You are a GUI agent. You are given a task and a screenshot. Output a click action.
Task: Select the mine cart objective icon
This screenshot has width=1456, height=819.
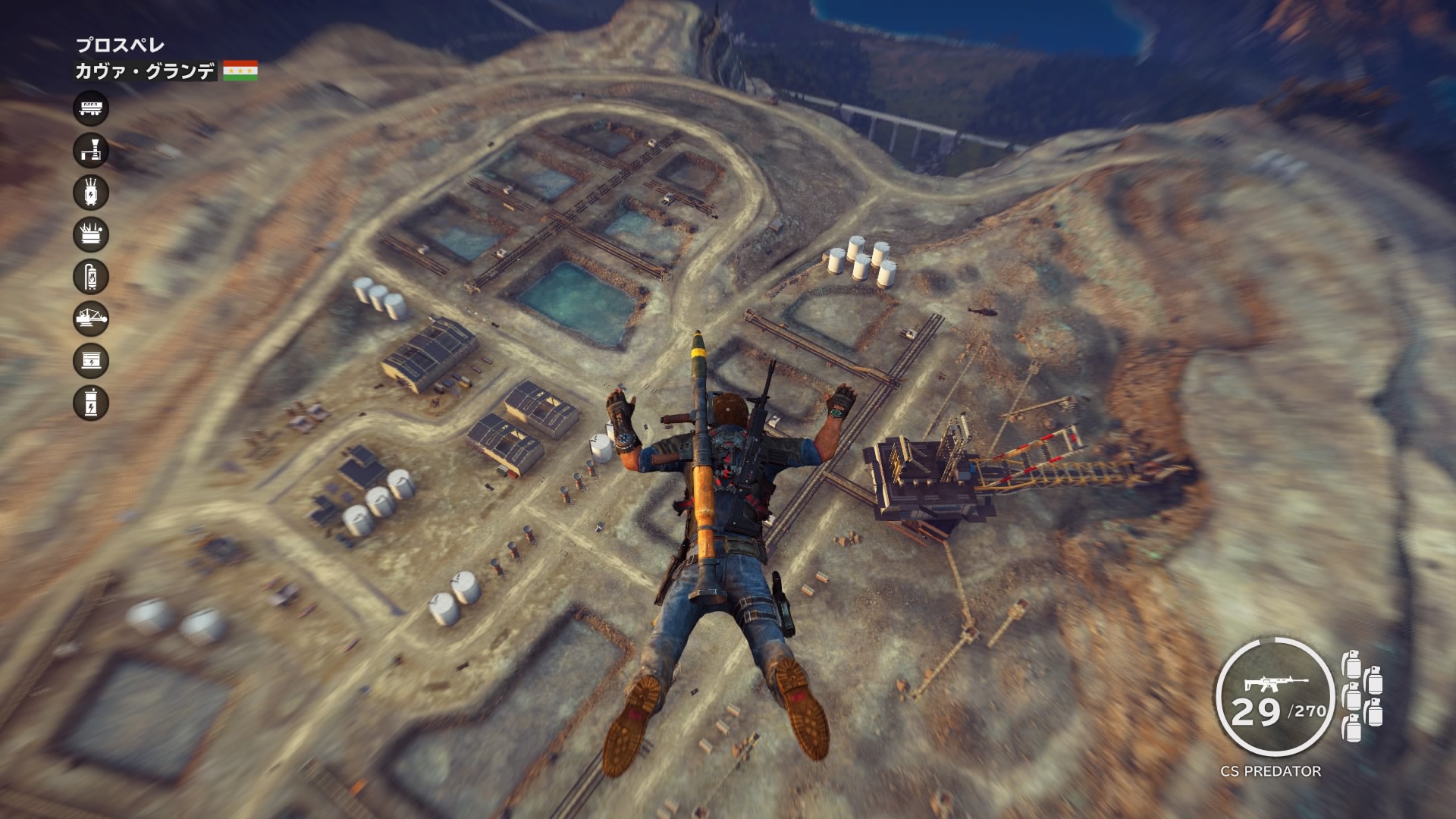click(x=91, y=108)
